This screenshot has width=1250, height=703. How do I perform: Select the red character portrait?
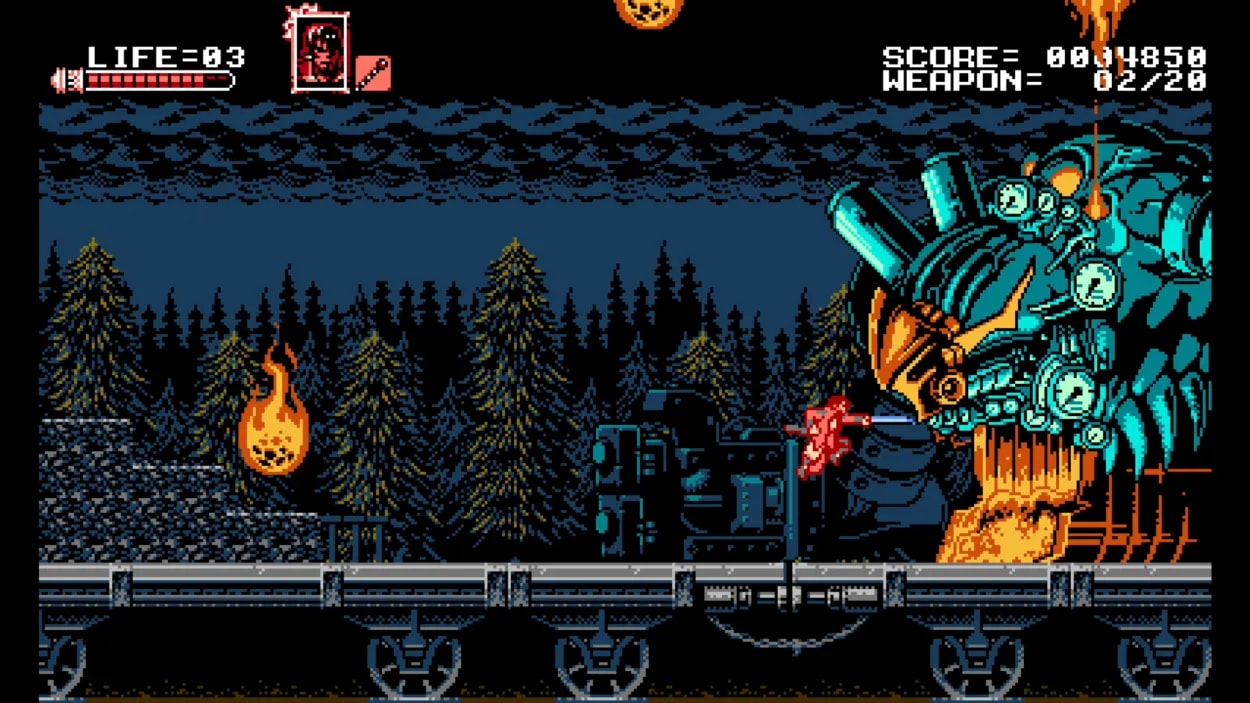320,52
